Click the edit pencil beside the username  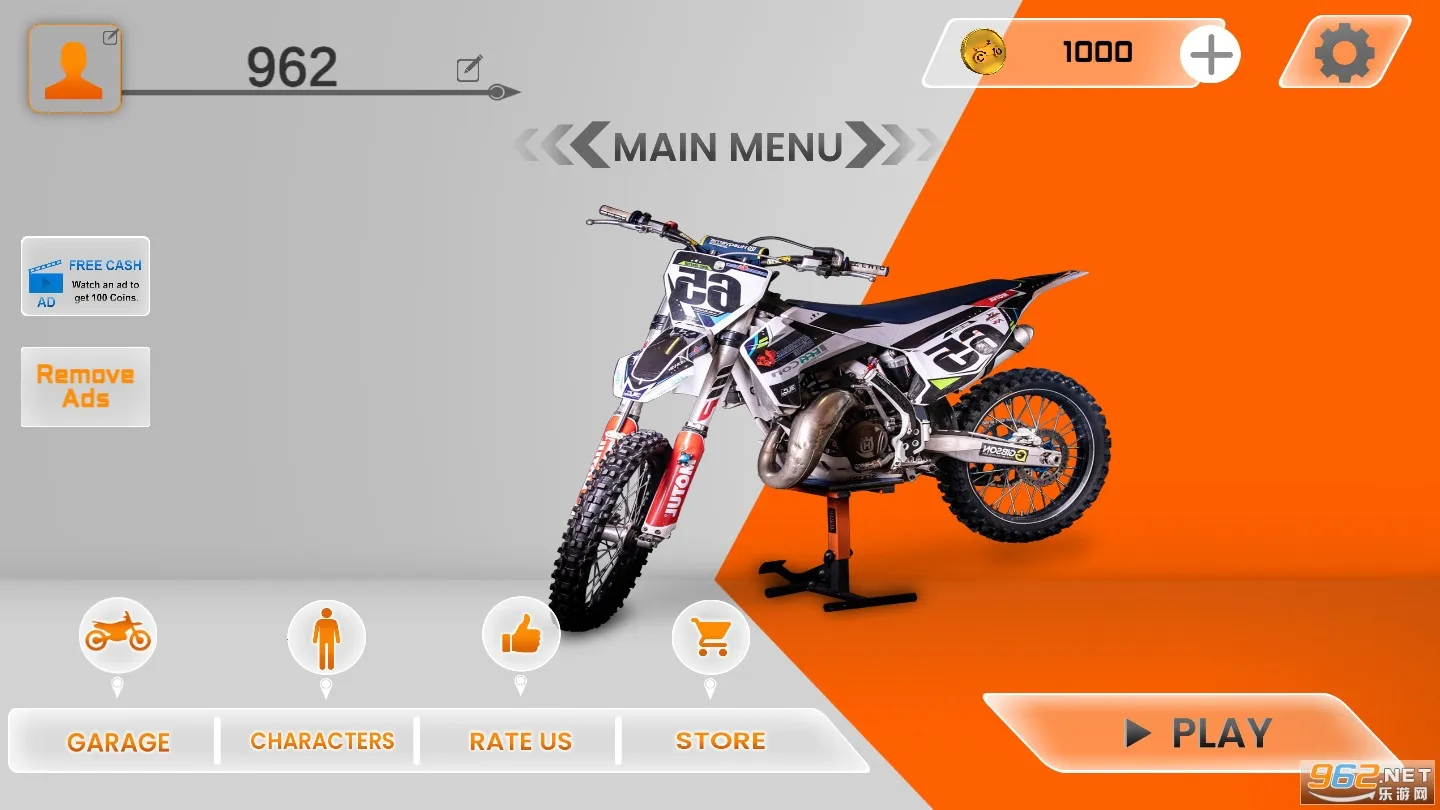pyautogui.click(x=467, y=69)
